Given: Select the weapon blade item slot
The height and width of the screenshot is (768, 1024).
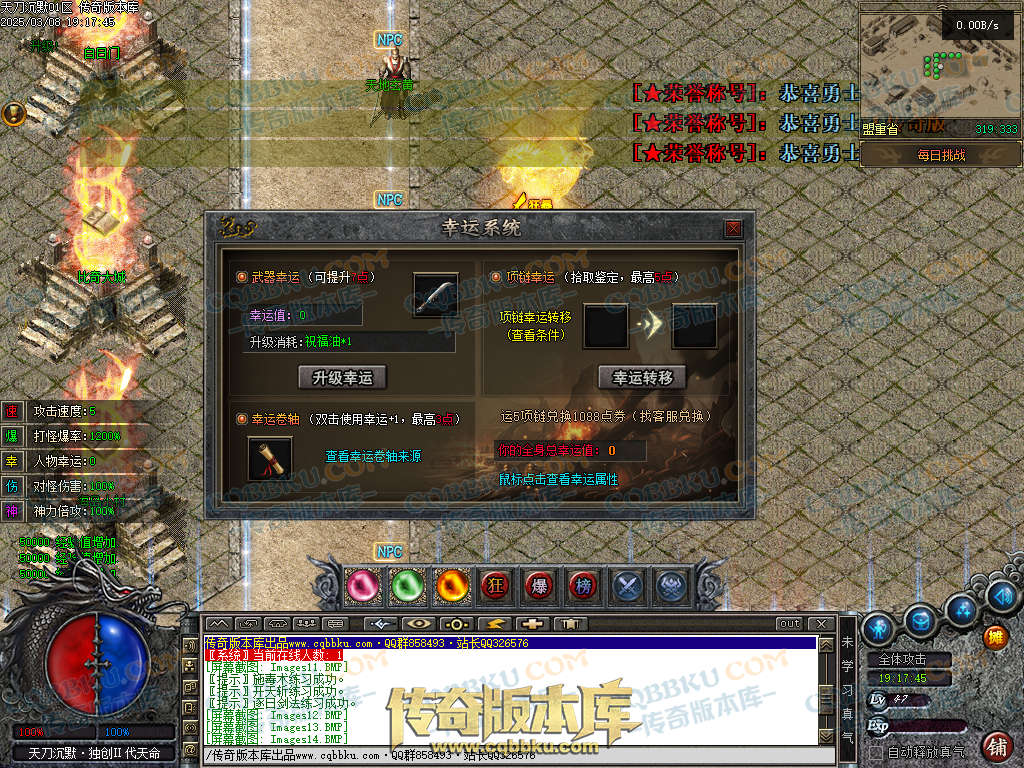Looking at the screenshot, I should coord(435,295).
